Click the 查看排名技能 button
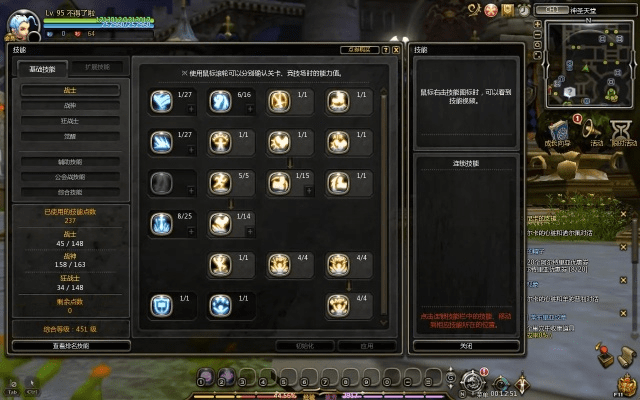Screen dimensions: 640x400 click(70, 345)
